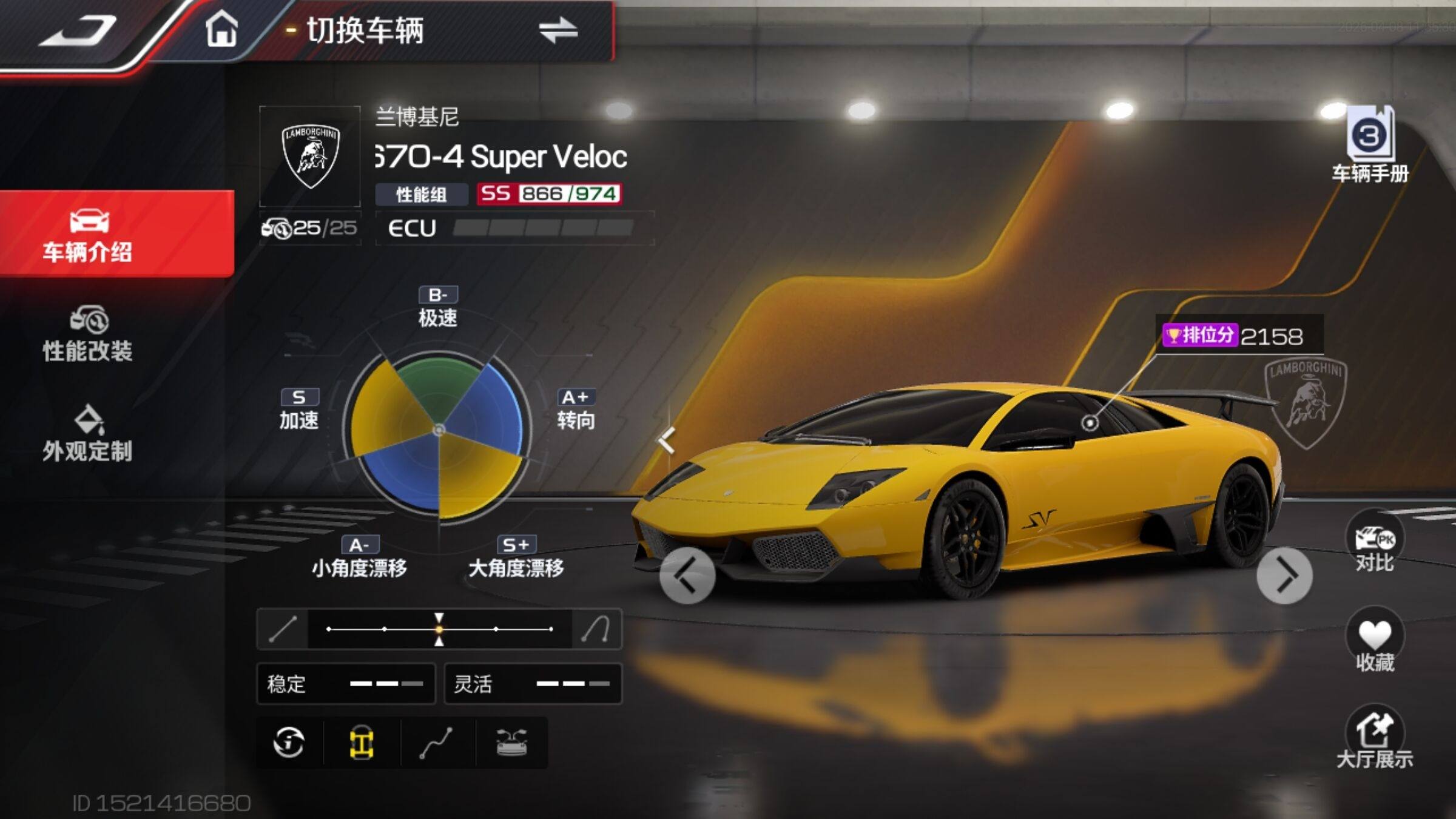Show the next car with right arrow
The height and width of the screenshot is (819, 1456).
(x=1284, y=575)
